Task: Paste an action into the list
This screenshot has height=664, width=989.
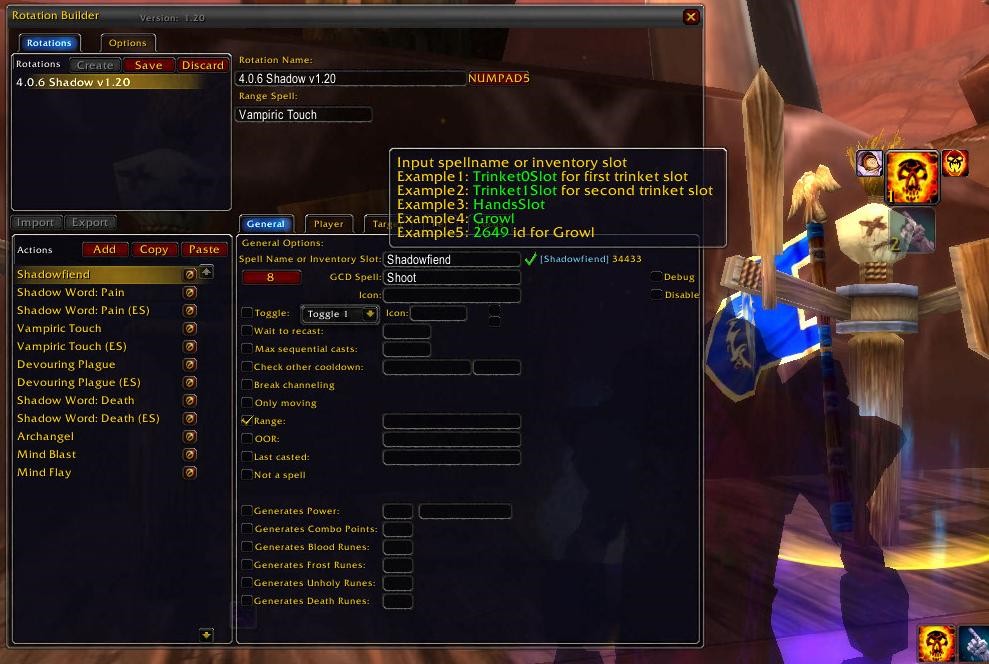Action: click(204, 249)
